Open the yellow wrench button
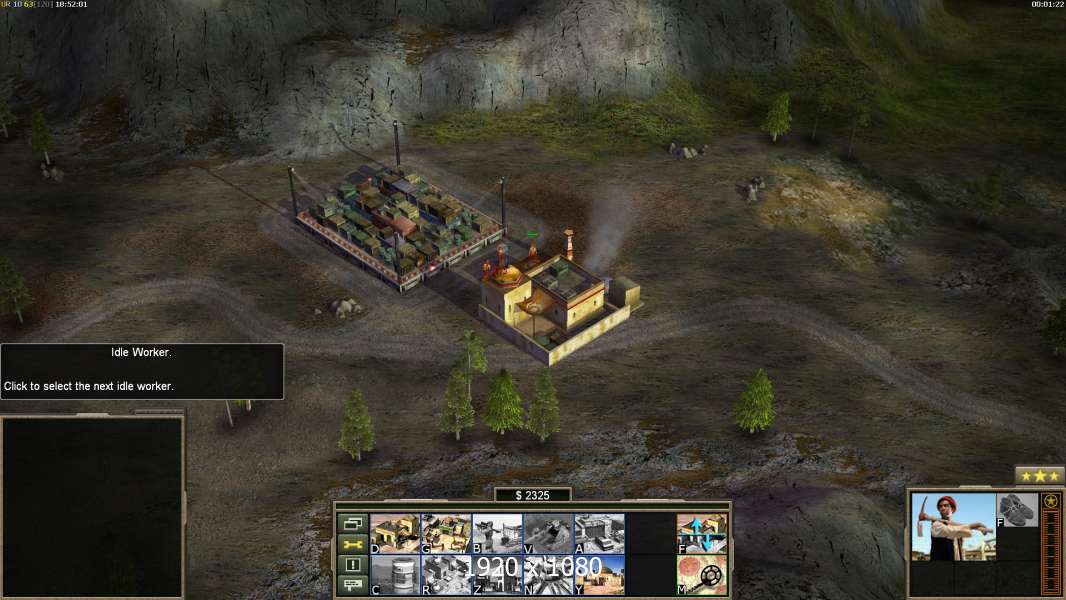The image size is (1066, 600). click(352, 544)
